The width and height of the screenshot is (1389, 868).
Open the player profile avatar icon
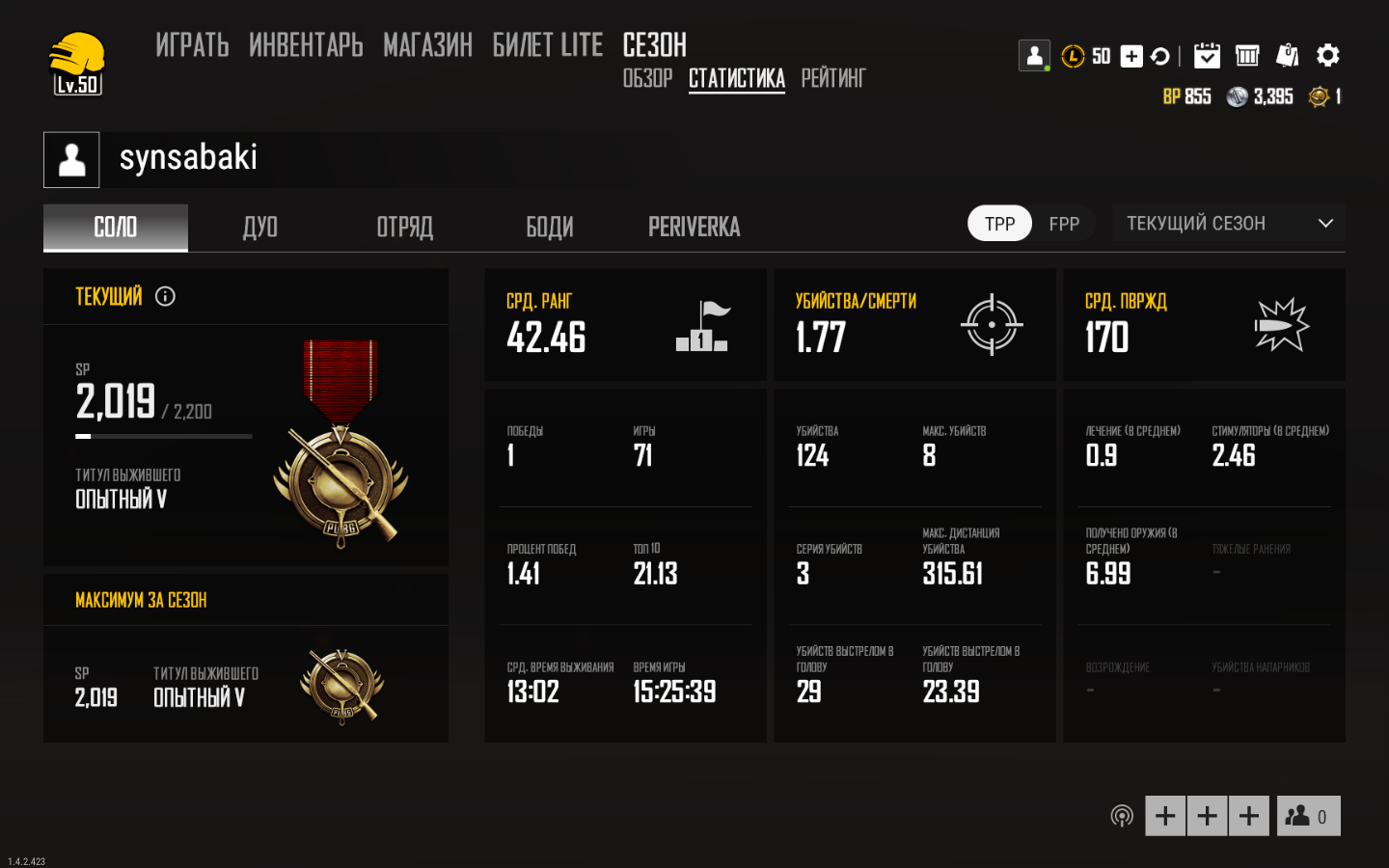(1034, 55)
